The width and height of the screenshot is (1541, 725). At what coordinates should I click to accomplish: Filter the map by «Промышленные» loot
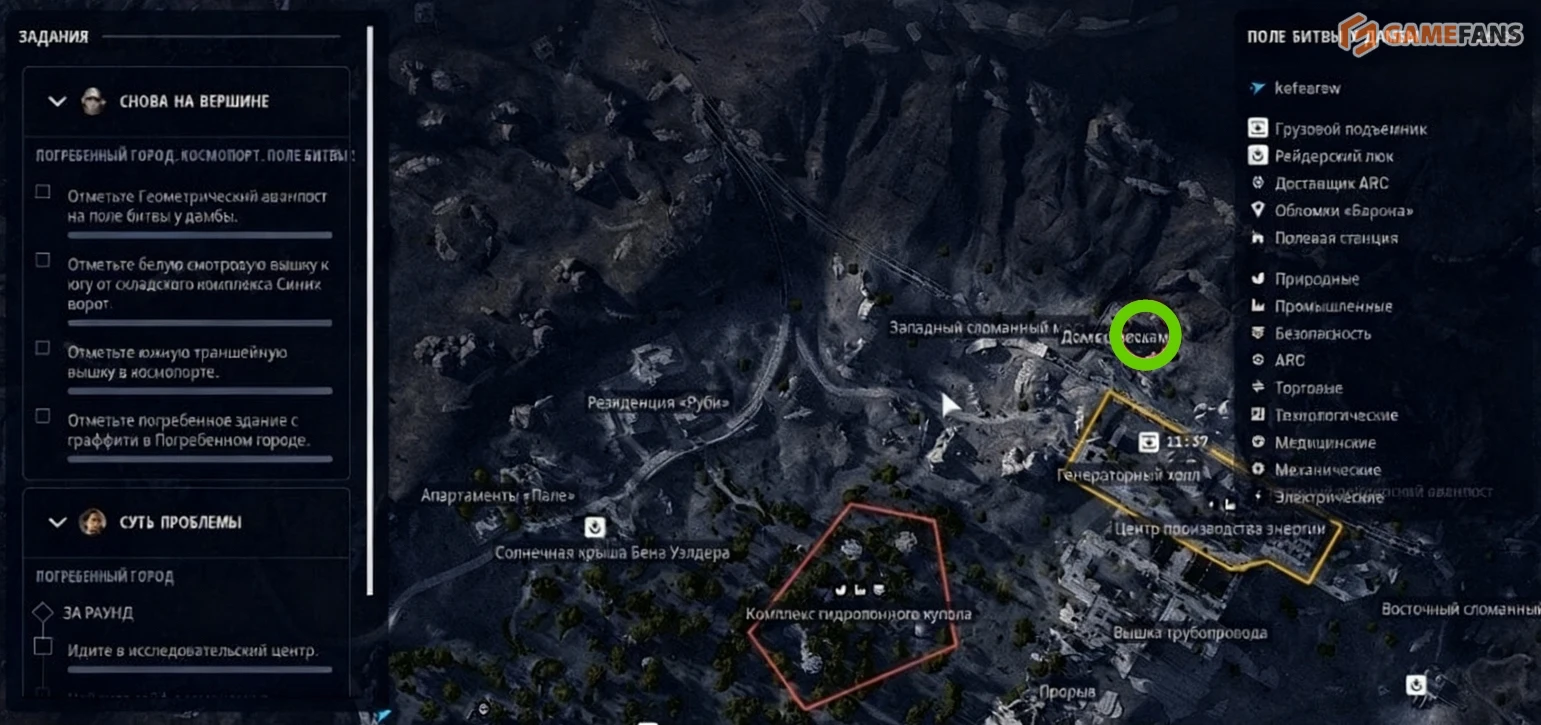coord(1333,306)
